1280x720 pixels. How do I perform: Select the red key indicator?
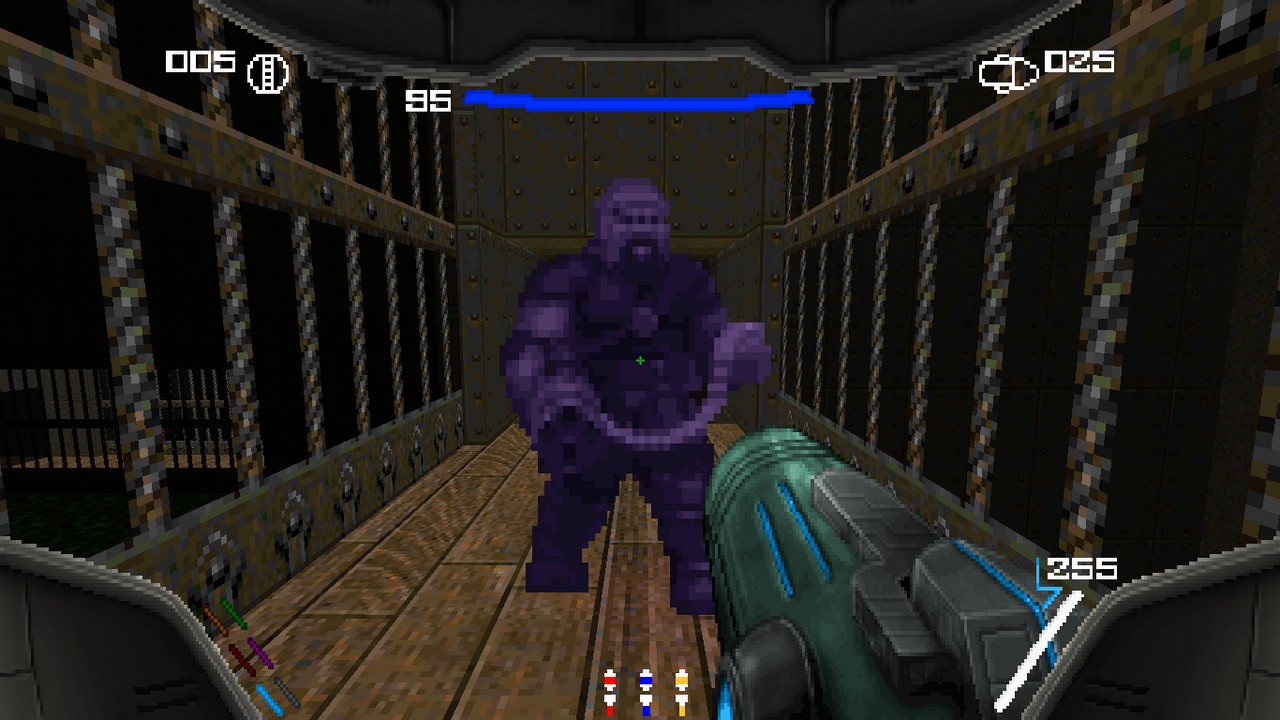coord(610,692)
